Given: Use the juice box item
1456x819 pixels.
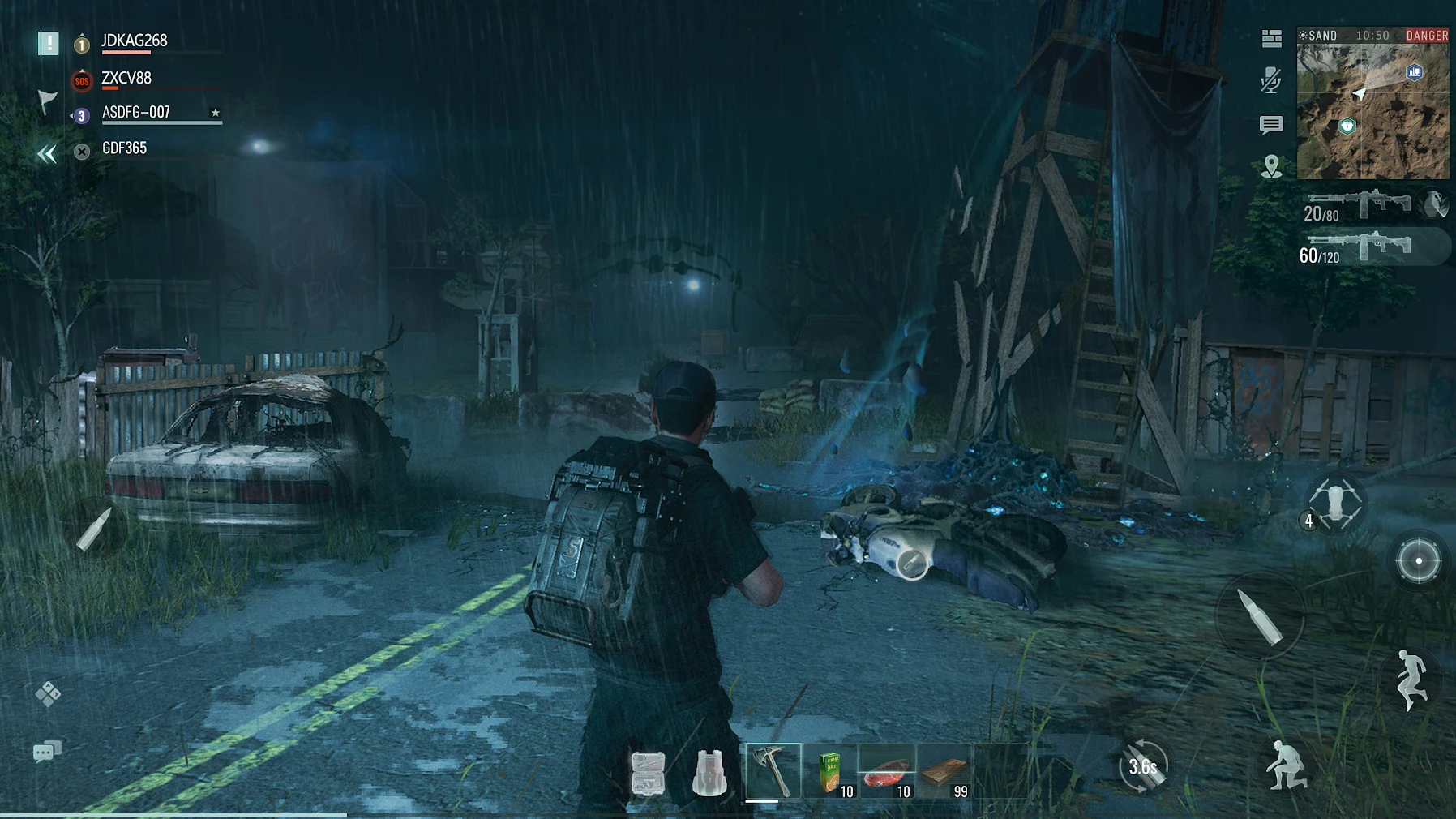Looking at the screenshot, I should [x=831, y=772].
